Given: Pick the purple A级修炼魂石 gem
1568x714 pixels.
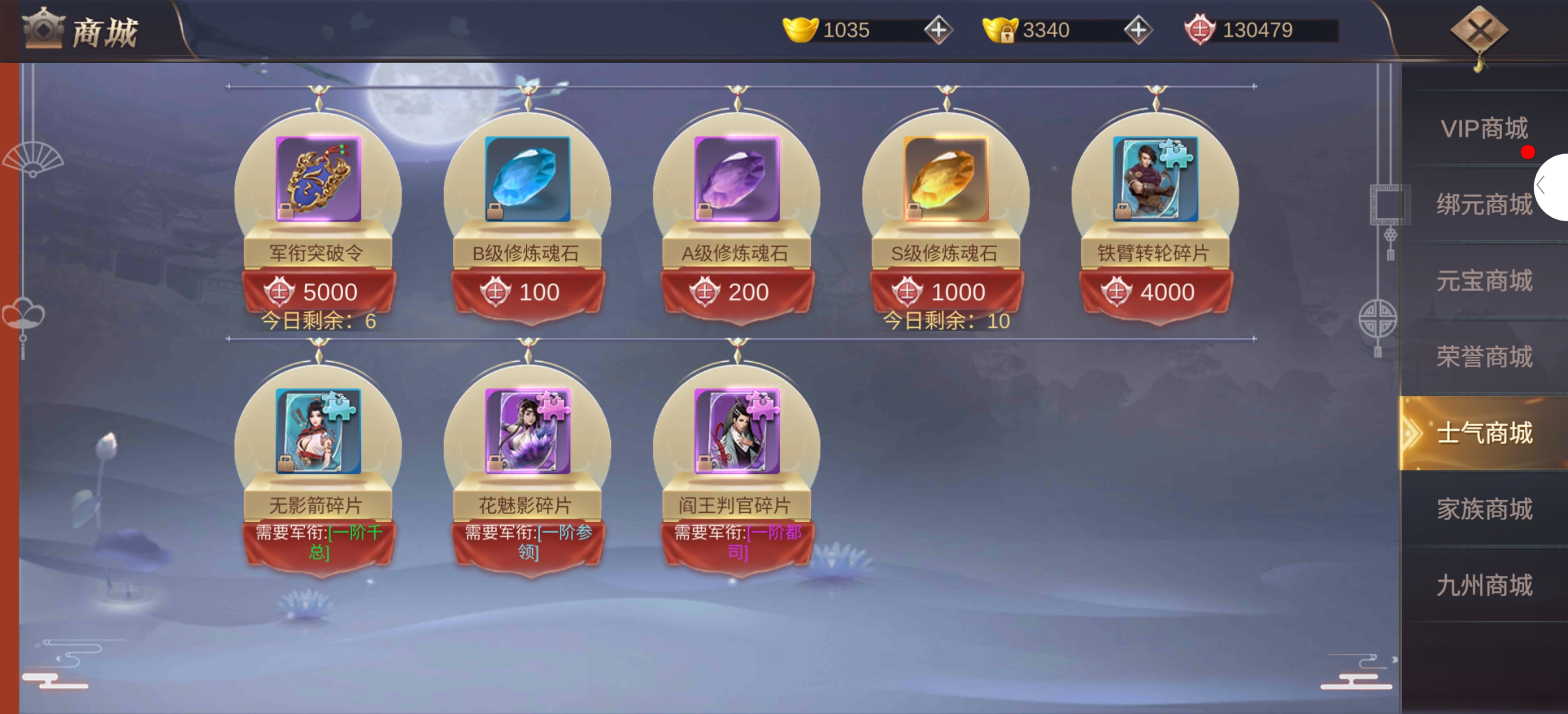Looking at the screenshot, I should pos(736,179).
